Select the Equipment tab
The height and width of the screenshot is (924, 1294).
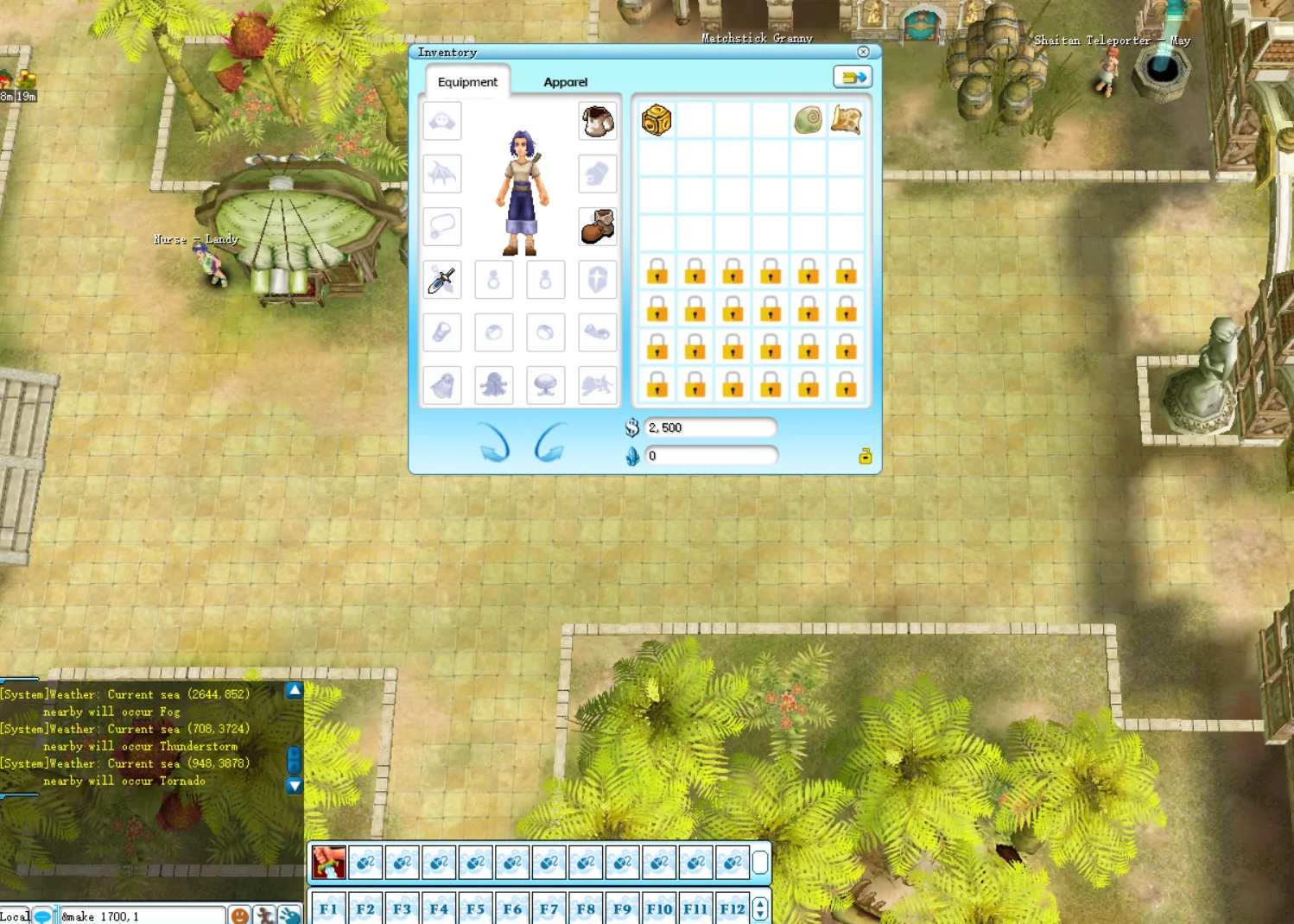point(467,82)
